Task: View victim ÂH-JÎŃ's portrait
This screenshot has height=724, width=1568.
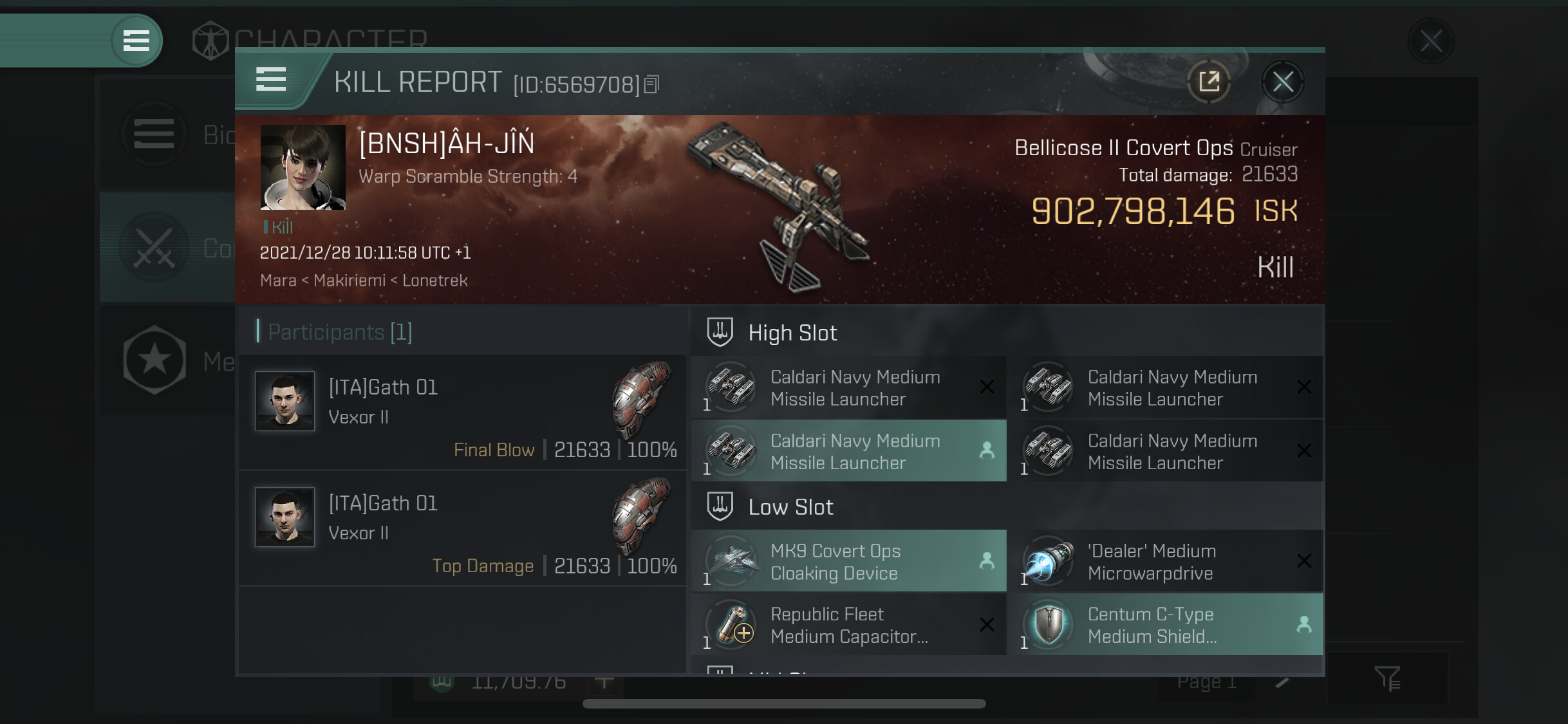Action: tap(303, 167)
